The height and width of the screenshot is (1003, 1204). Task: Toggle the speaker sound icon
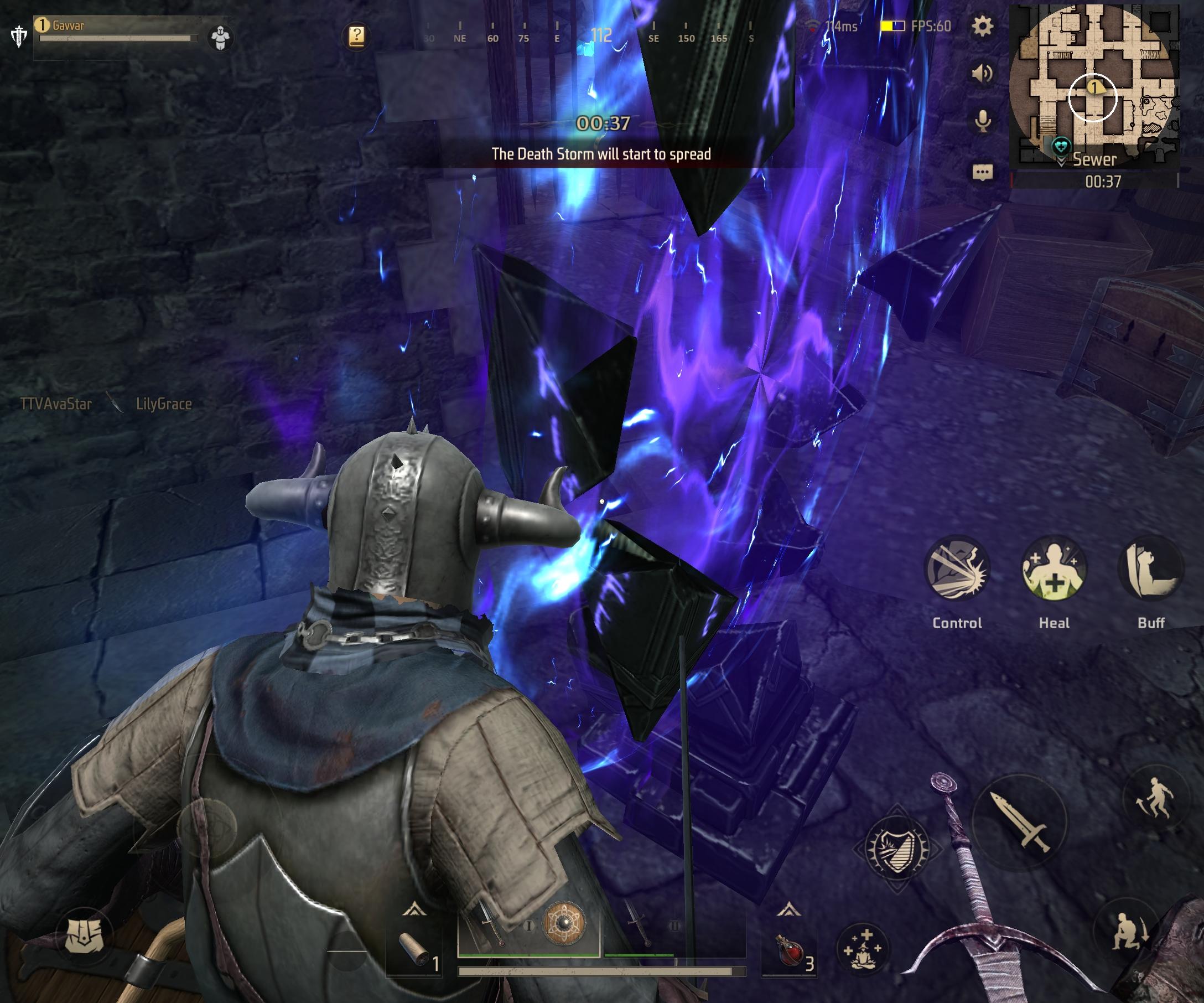coord(982,74)
